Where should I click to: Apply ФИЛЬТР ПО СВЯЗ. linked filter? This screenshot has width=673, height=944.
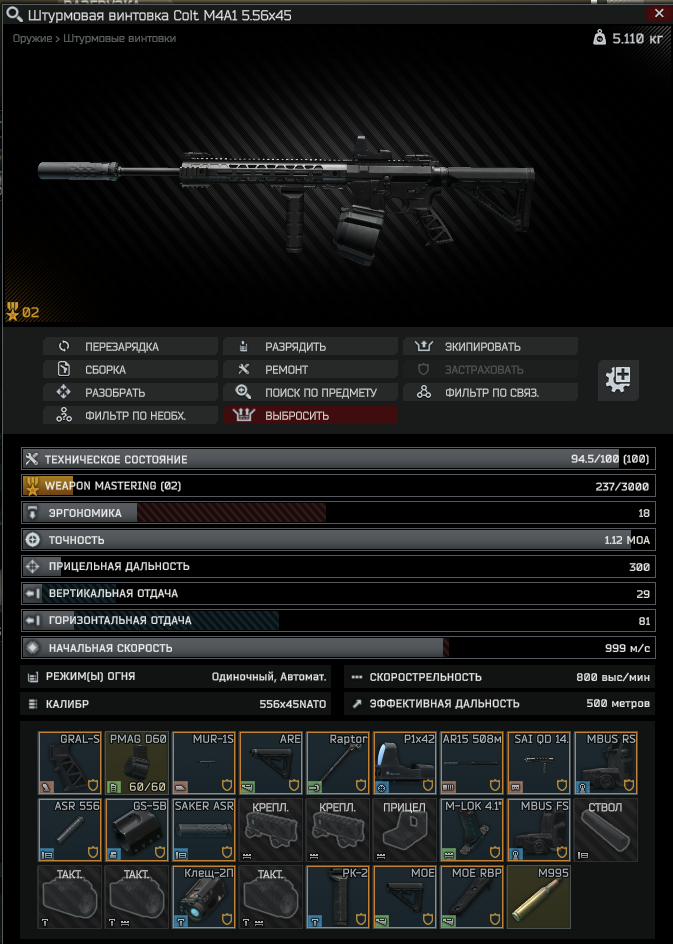coord(490,393)
